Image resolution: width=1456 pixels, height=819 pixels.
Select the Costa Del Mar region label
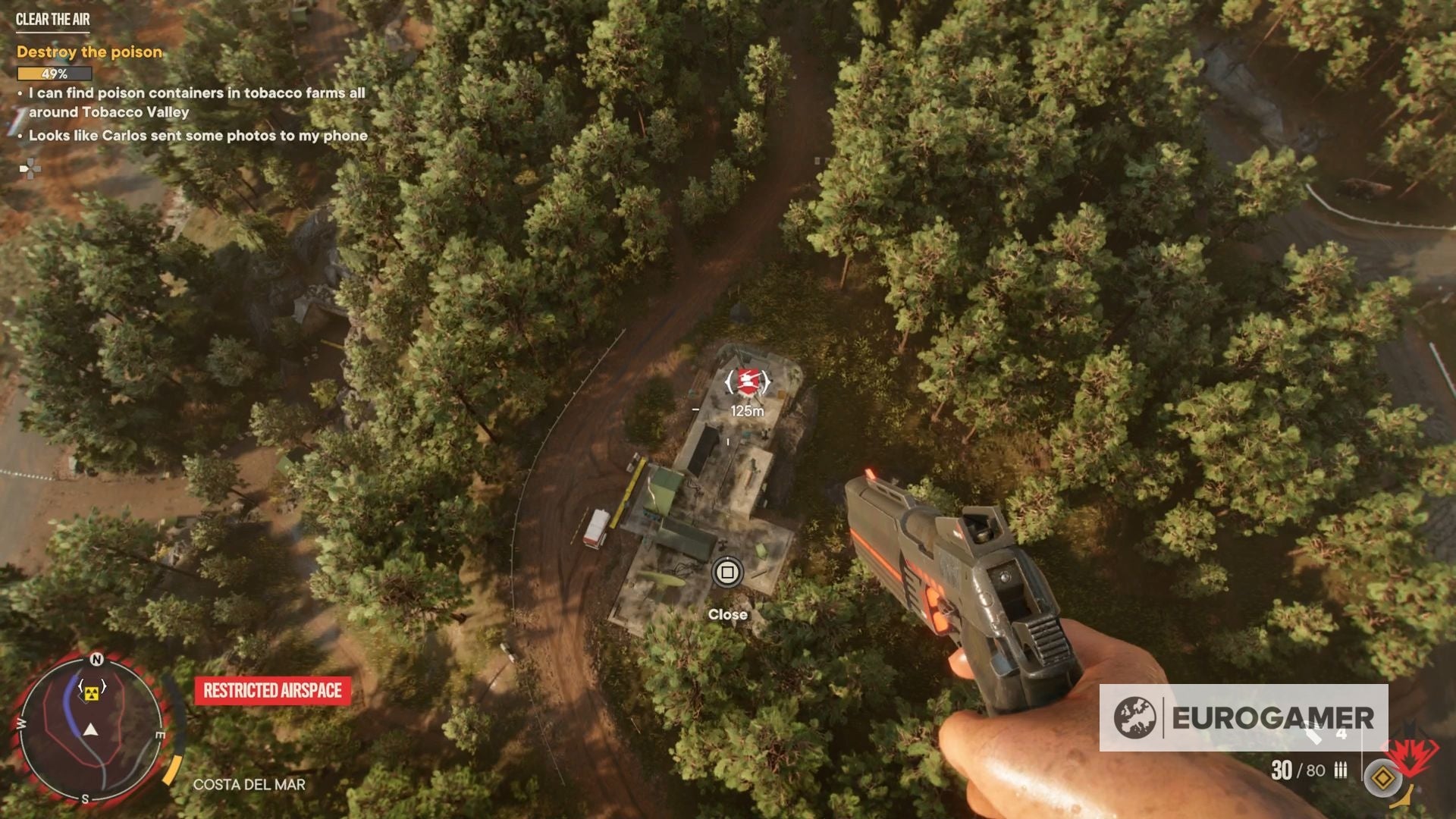click(250, 785)
